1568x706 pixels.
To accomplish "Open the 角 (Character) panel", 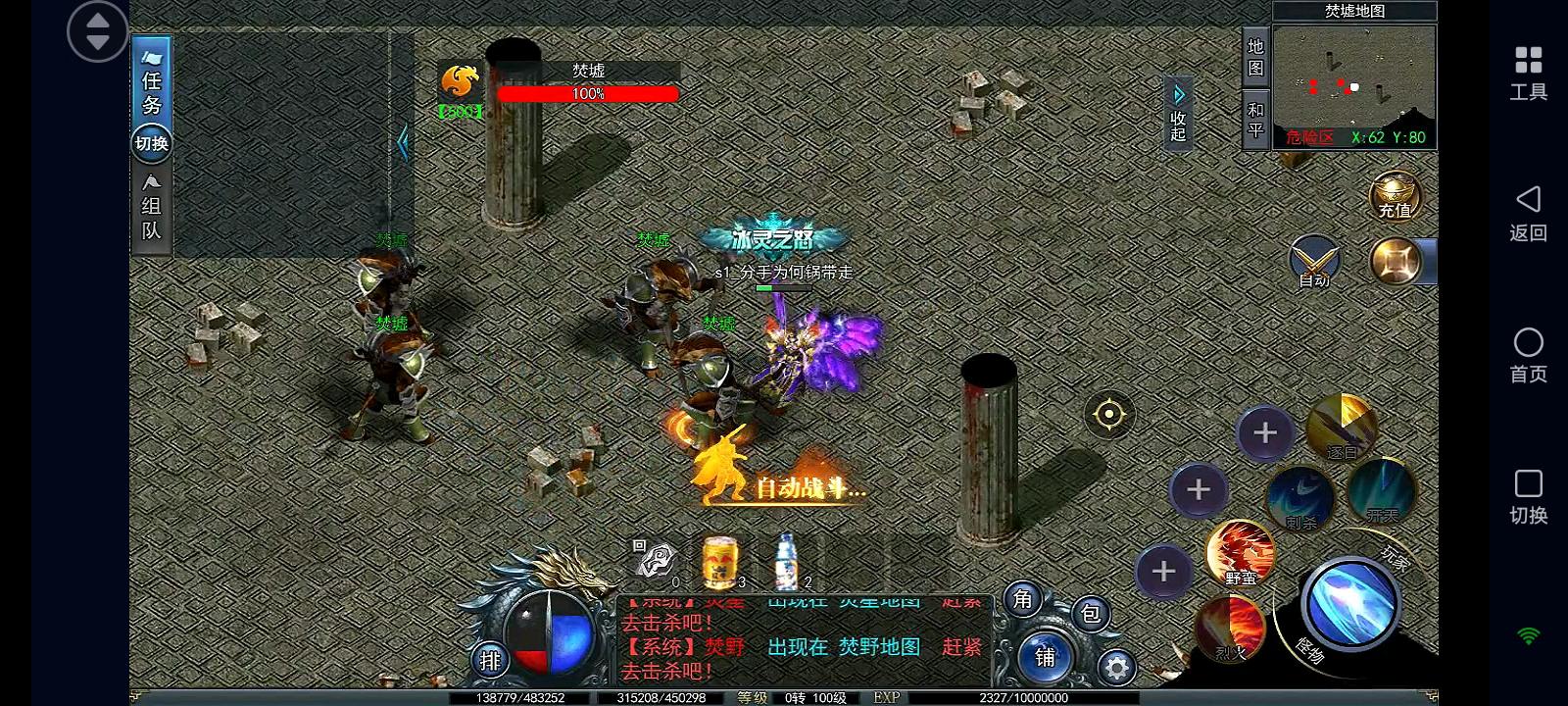I will coord(1022,601).
